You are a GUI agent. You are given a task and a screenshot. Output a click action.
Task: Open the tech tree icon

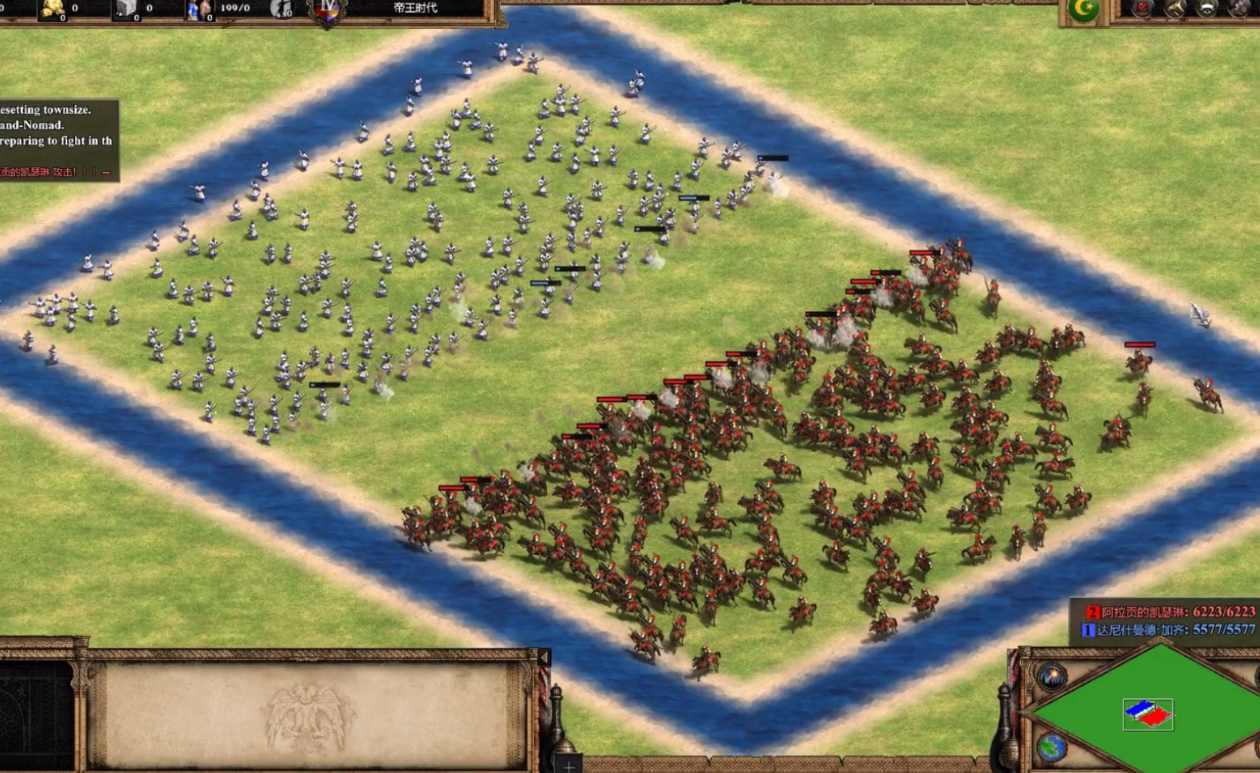point(1176,9)
